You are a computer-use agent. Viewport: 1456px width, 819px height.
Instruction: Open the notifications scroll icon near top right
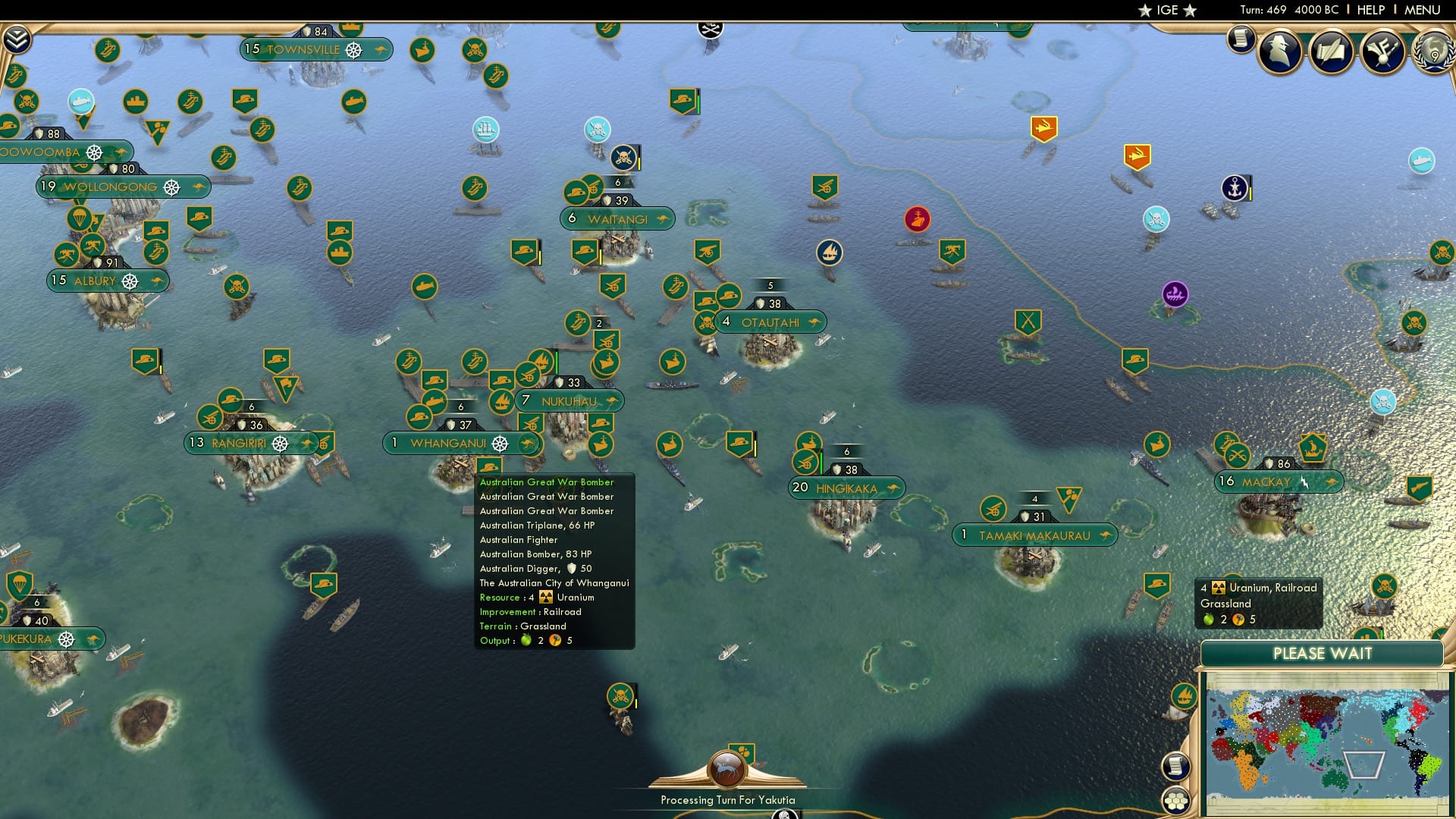tap(1240, 38)
